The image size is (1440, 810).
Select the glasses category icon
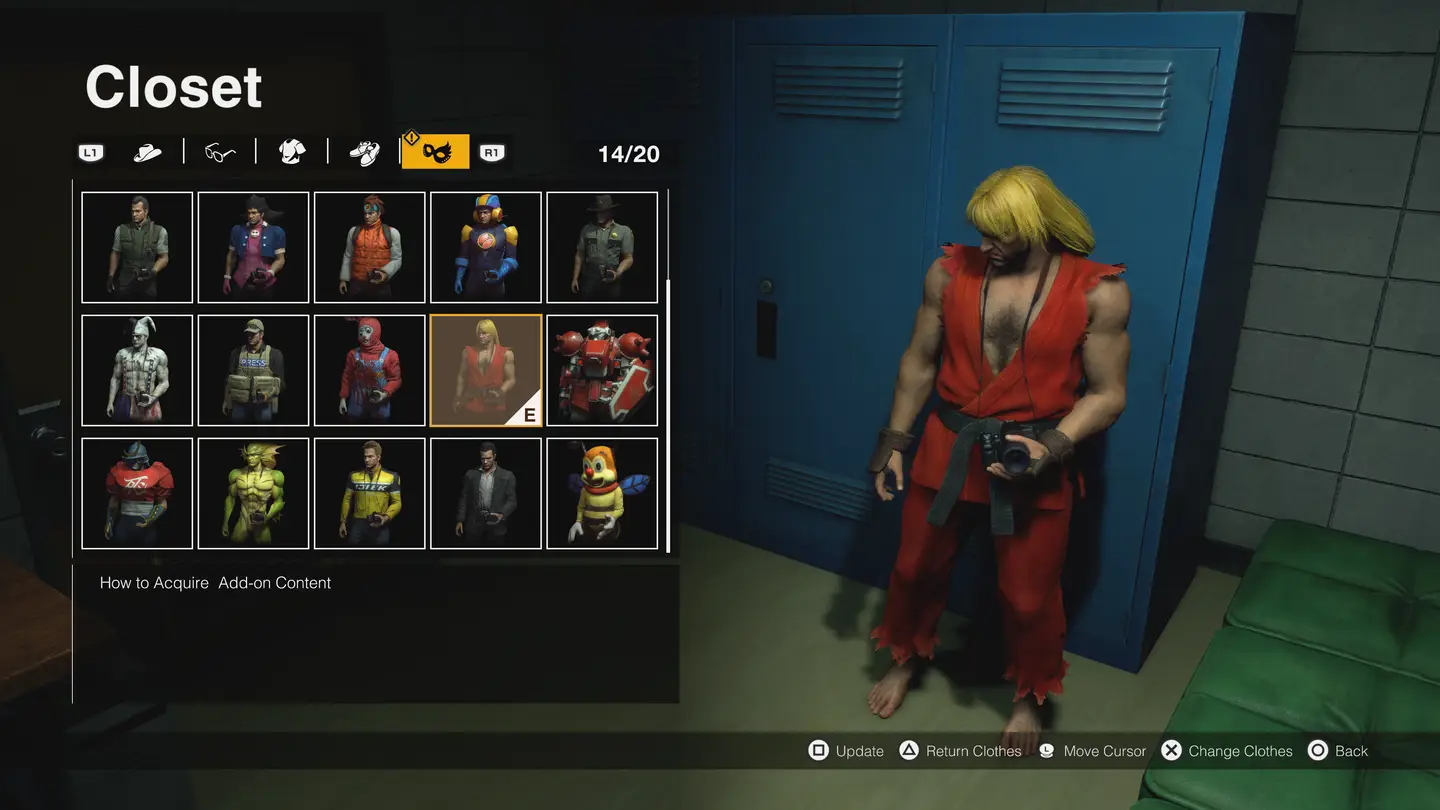tap(219, 151)
